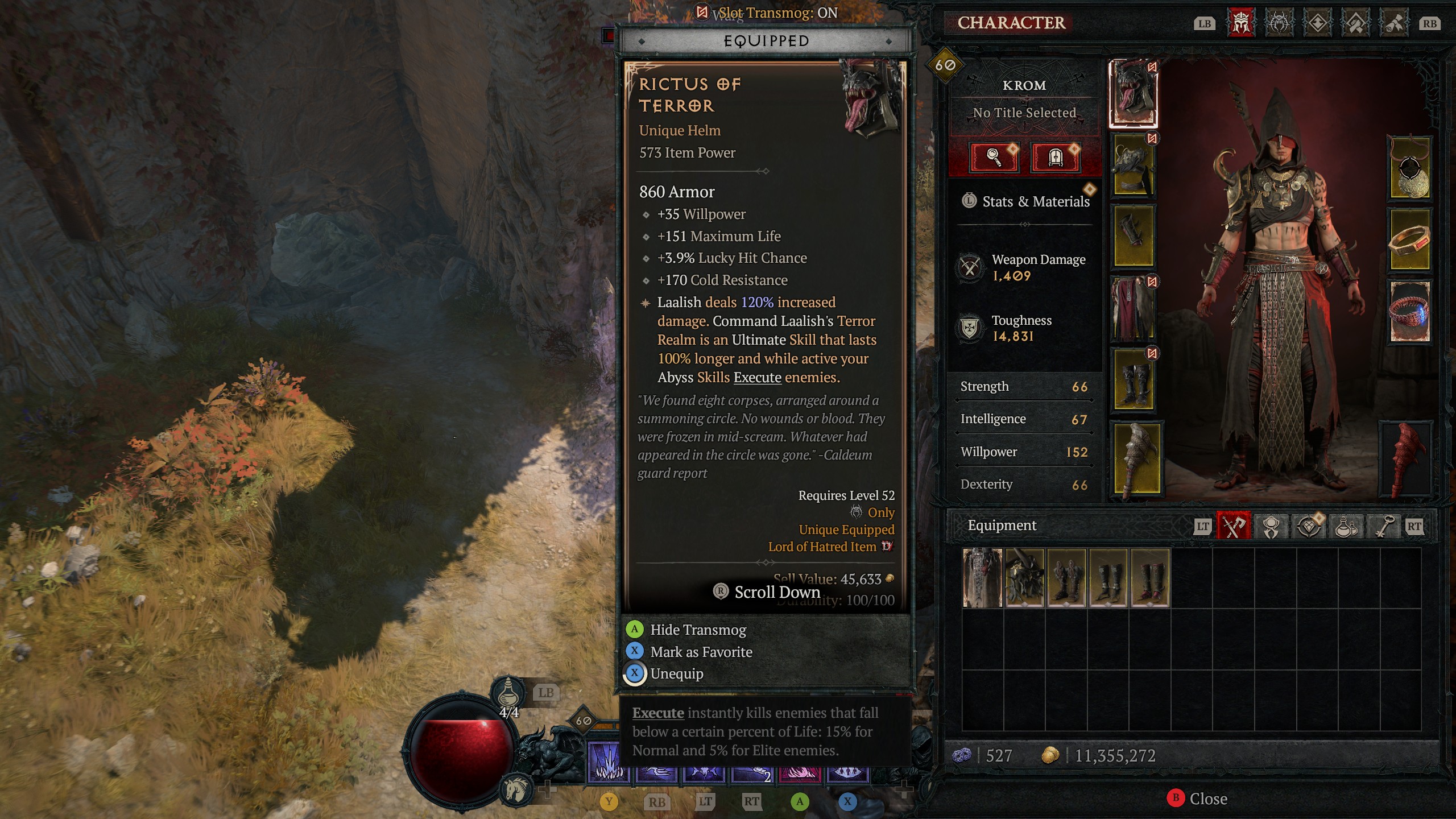
Task: Switch to the Equipment panel header
Action: tap(1003, 525)
